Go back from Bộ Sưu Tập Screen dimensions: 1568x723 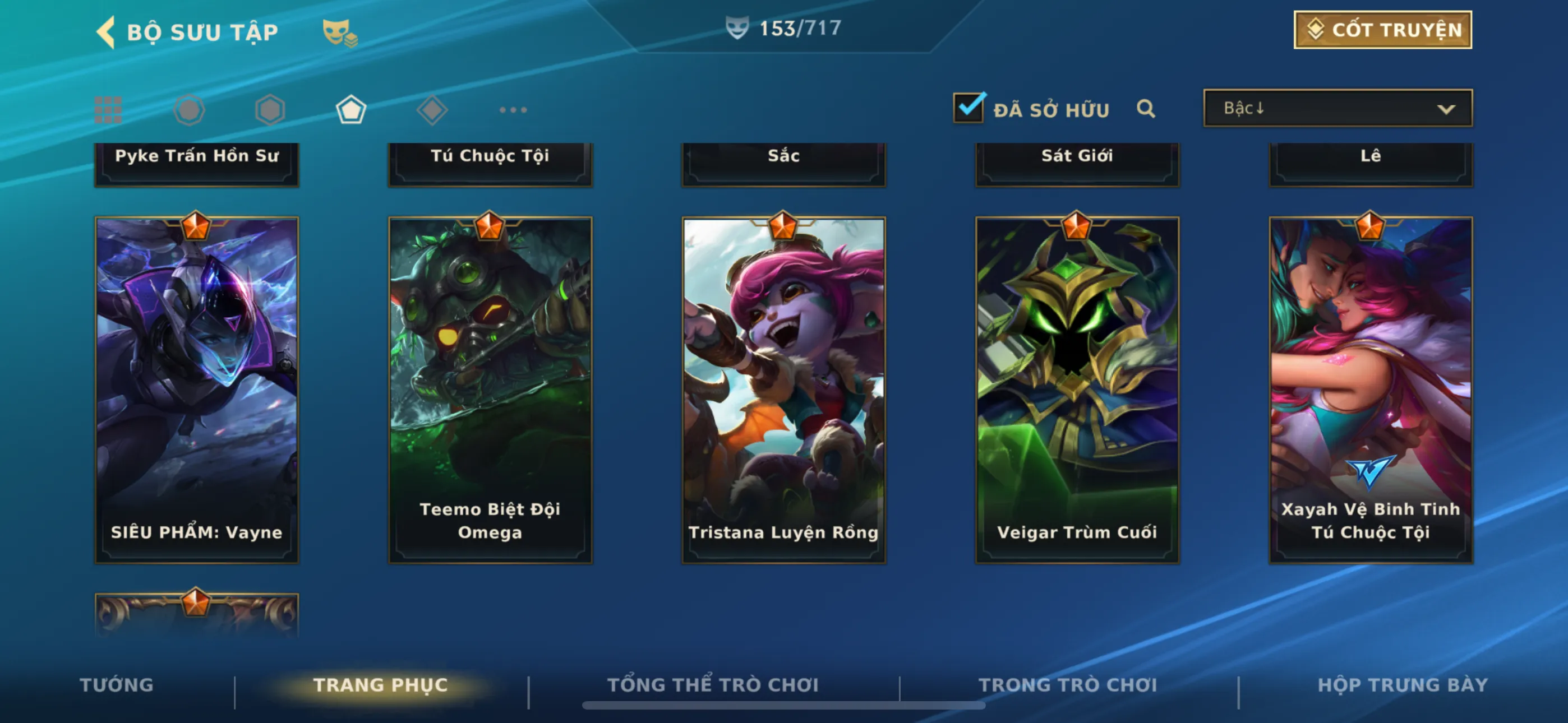107,31
